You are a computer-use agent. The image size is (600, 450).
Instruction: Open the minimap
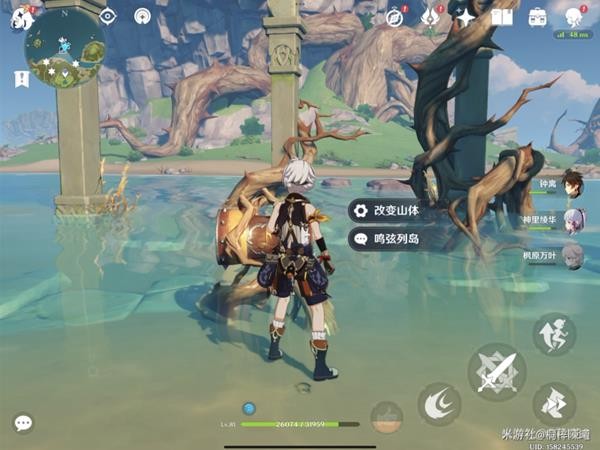coord(67,50)
